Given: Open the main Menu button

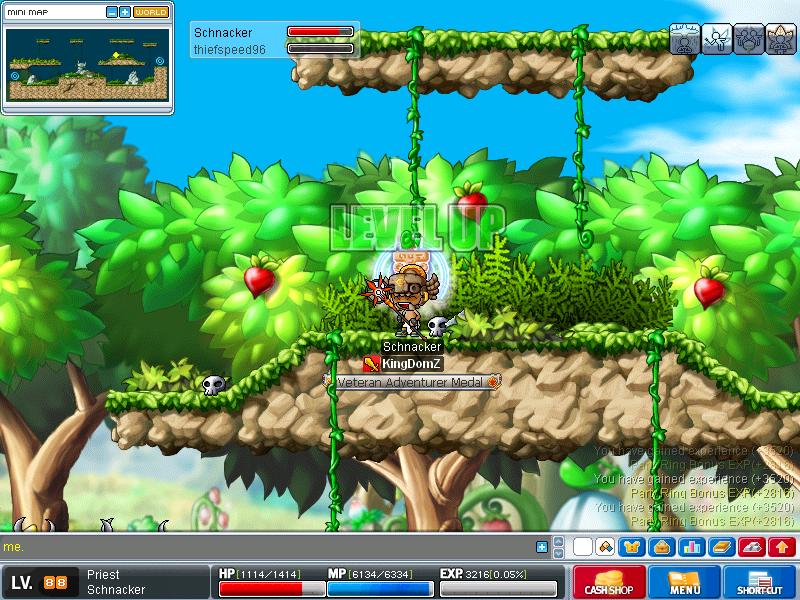Looking at the screenshot, I should tap(685, 582).
